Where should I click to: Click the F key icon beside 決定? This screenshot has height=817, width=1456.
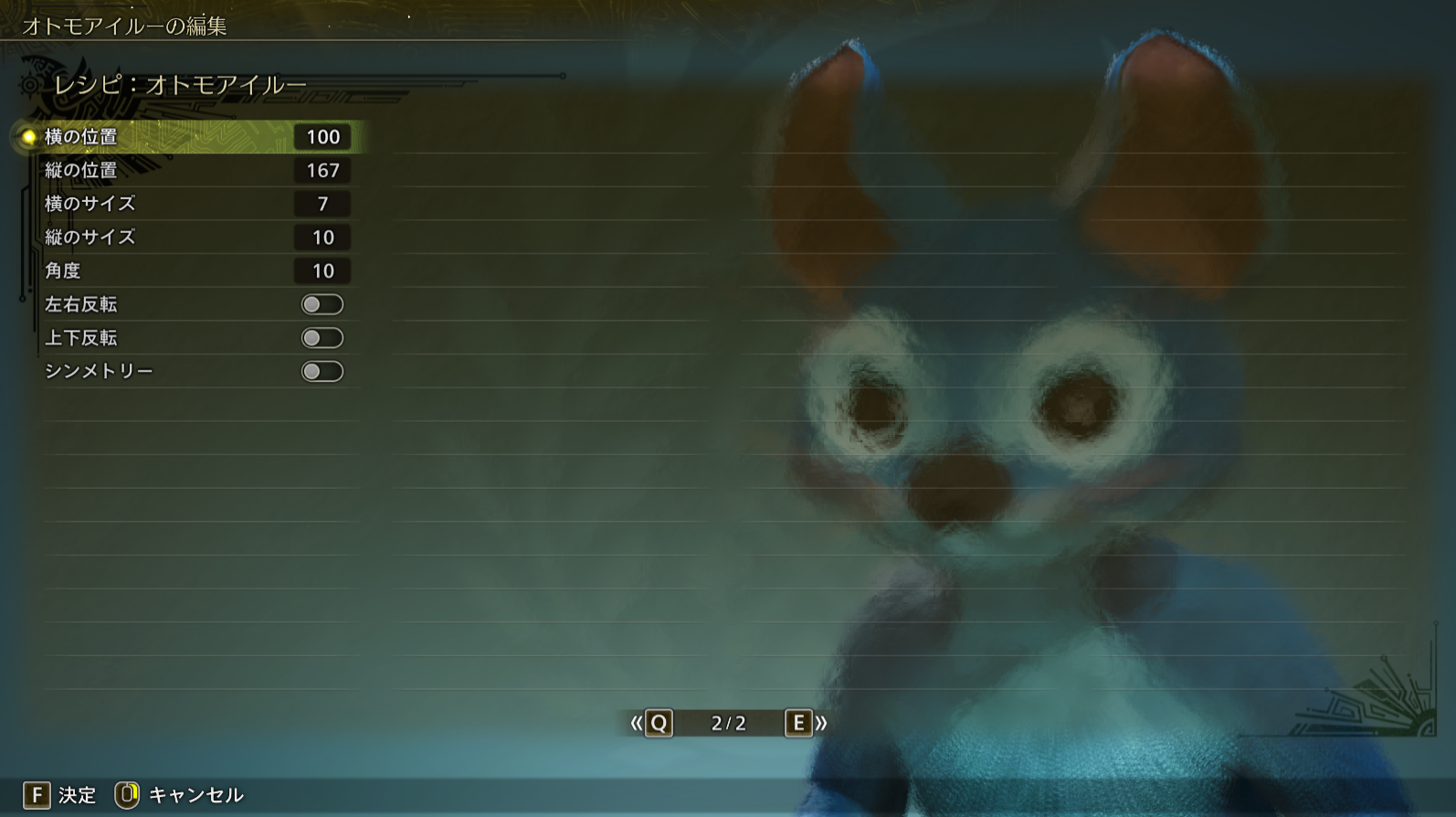pyautogui.click(x=36, y=795)
